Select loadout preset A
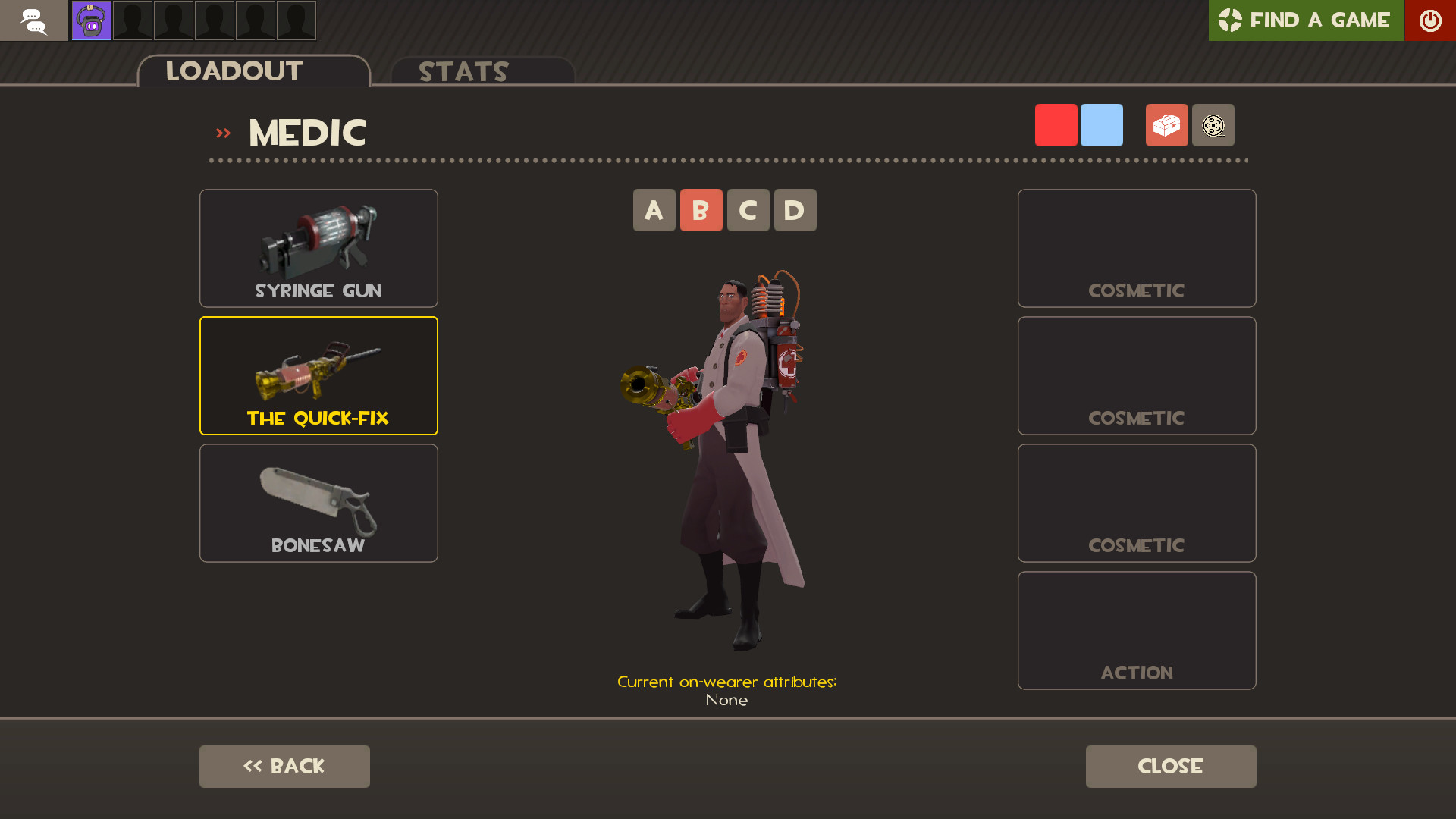 (x=654, y=210)
